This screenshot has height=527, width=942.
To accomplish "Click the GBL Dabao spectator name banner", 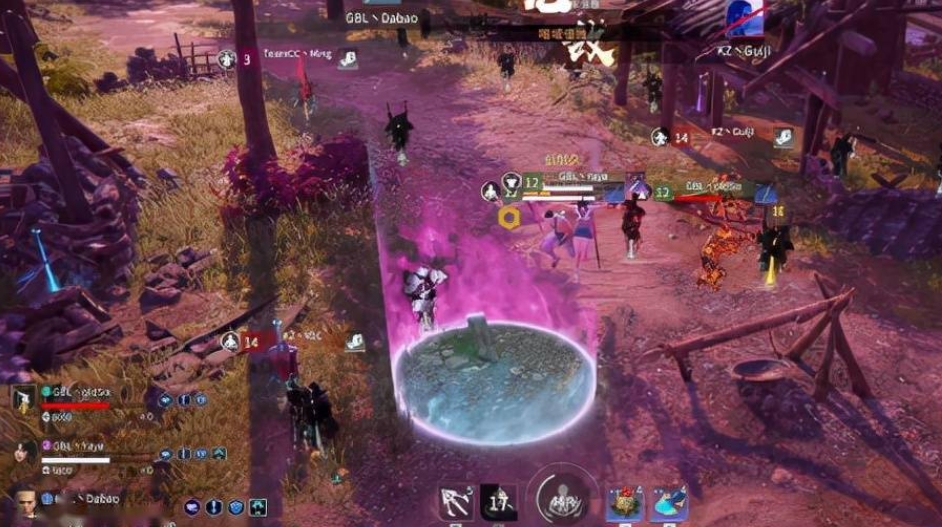I will [x=381, y=18].
